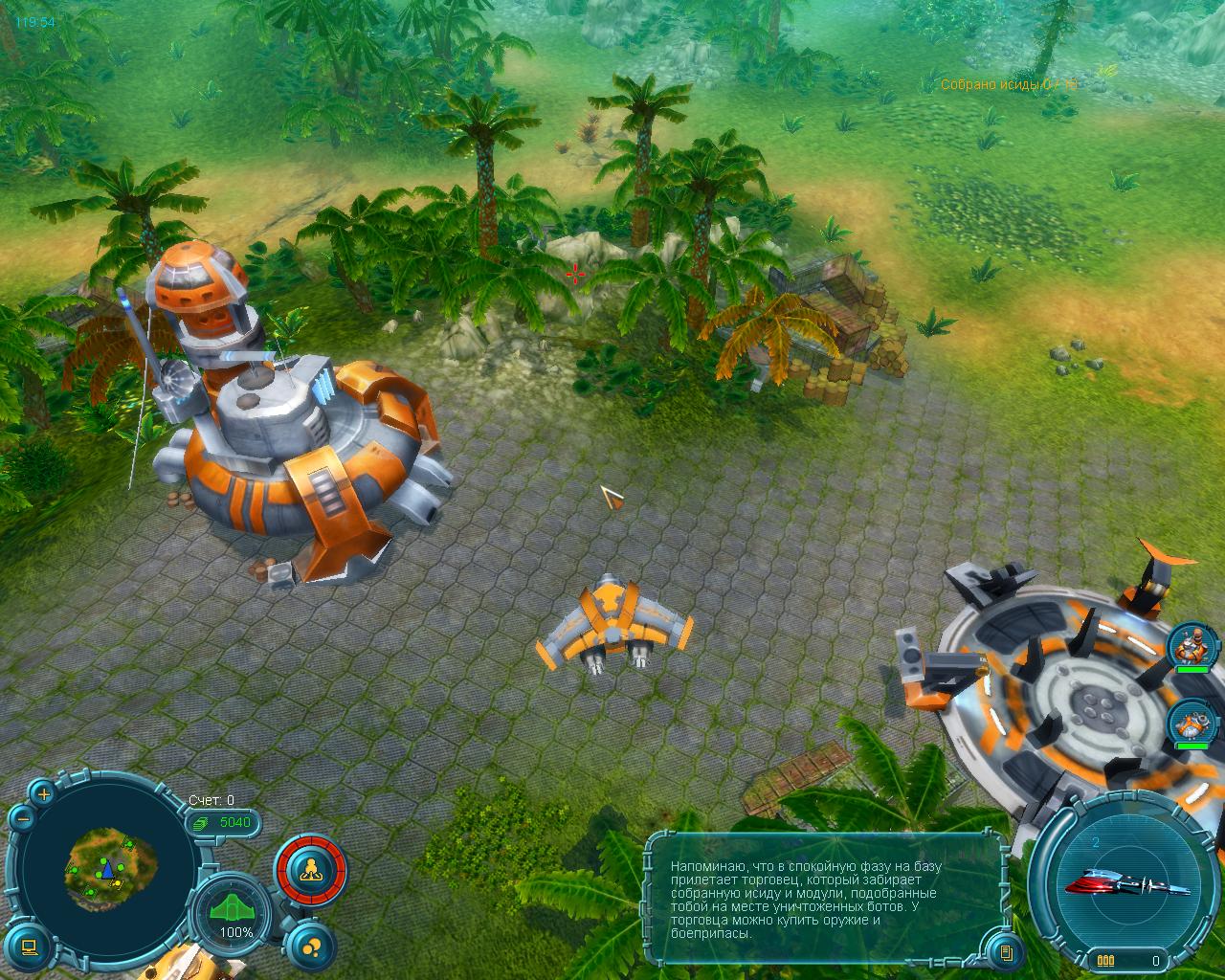Open the computer menu button
This screenshot has width=1225, height=980.
(29, 947)
